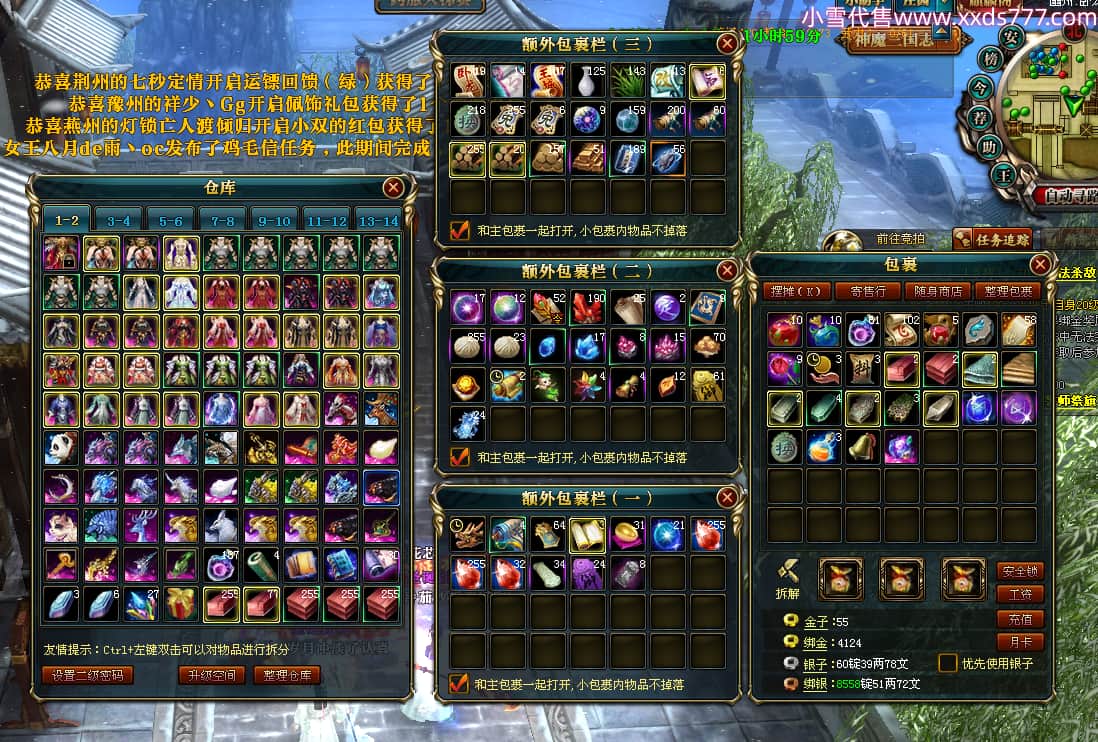Viewport: 1098px width, 742px height.
Task: Close the 仓库 warehouse window
Action: pyautogui.click(x=394, y=187)
